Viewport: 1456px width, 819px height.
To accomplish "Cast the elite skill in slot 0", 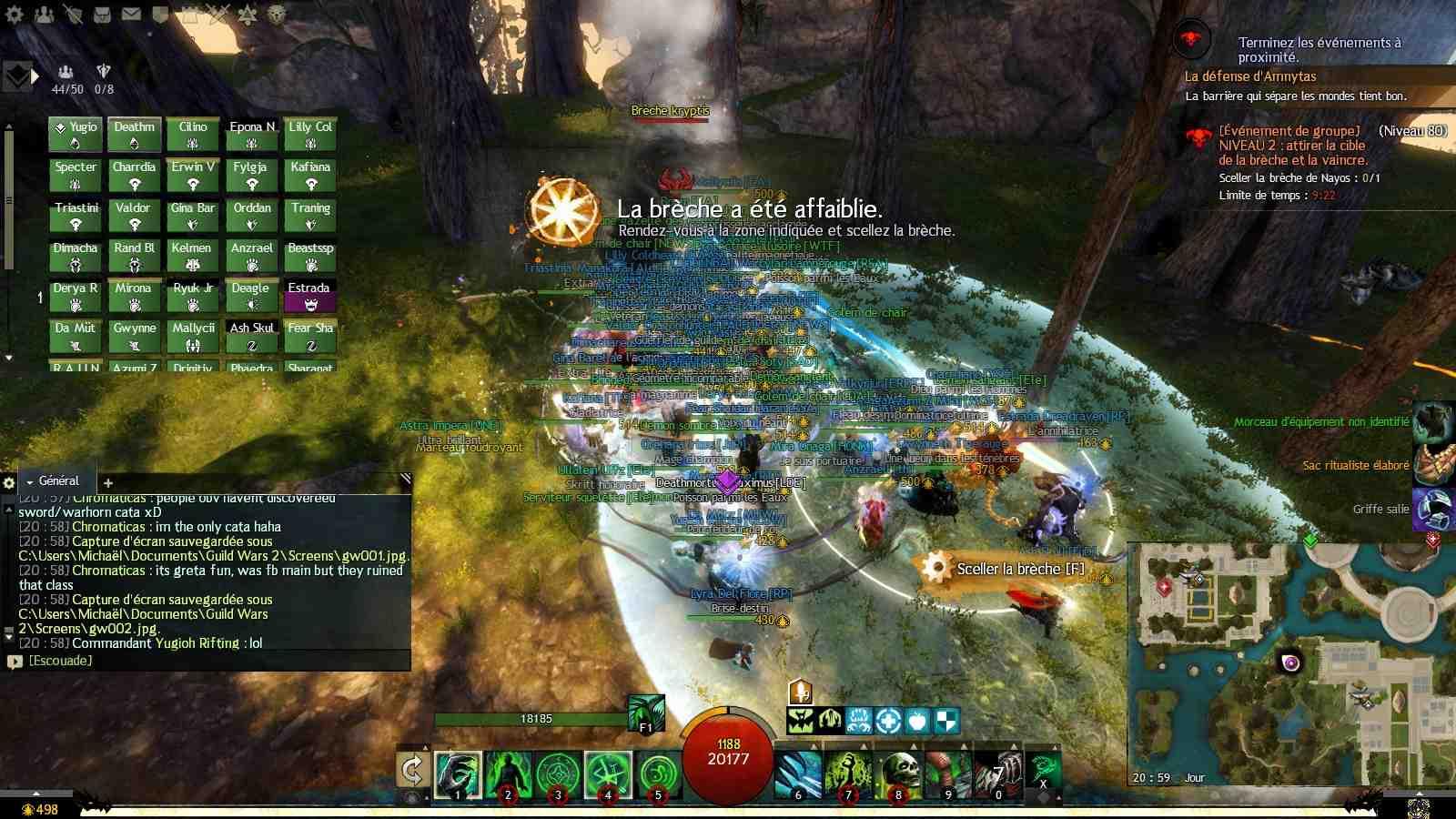I will click(1000, 772).
